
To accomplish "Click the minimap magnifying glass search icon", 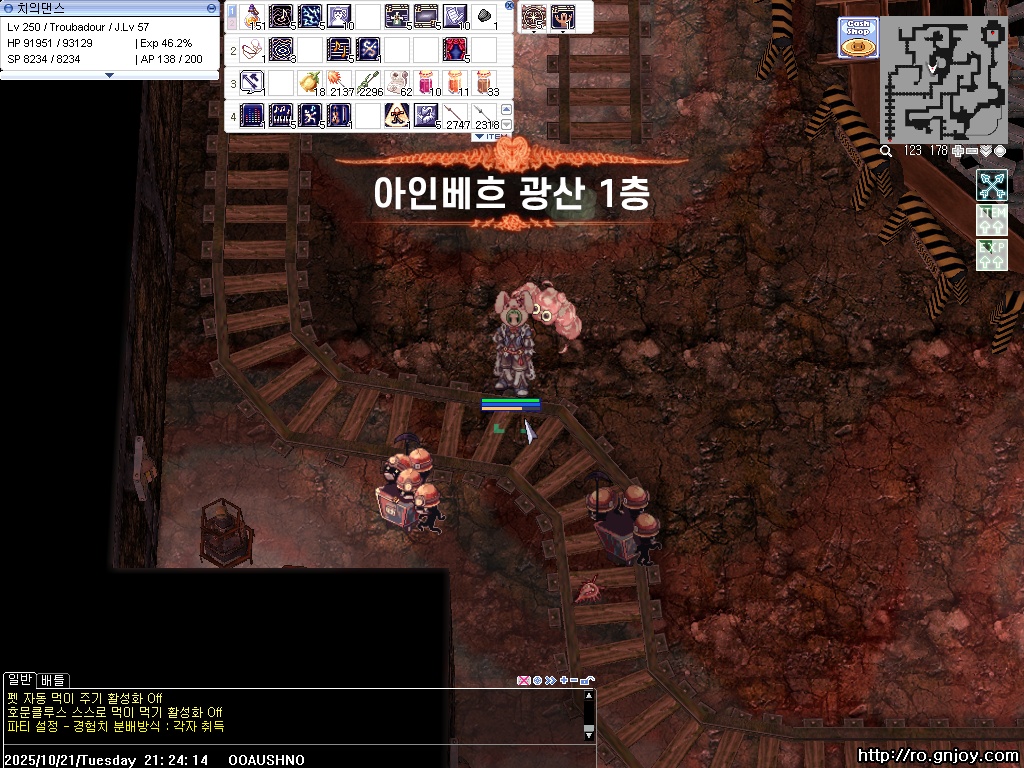I will 886,151.
